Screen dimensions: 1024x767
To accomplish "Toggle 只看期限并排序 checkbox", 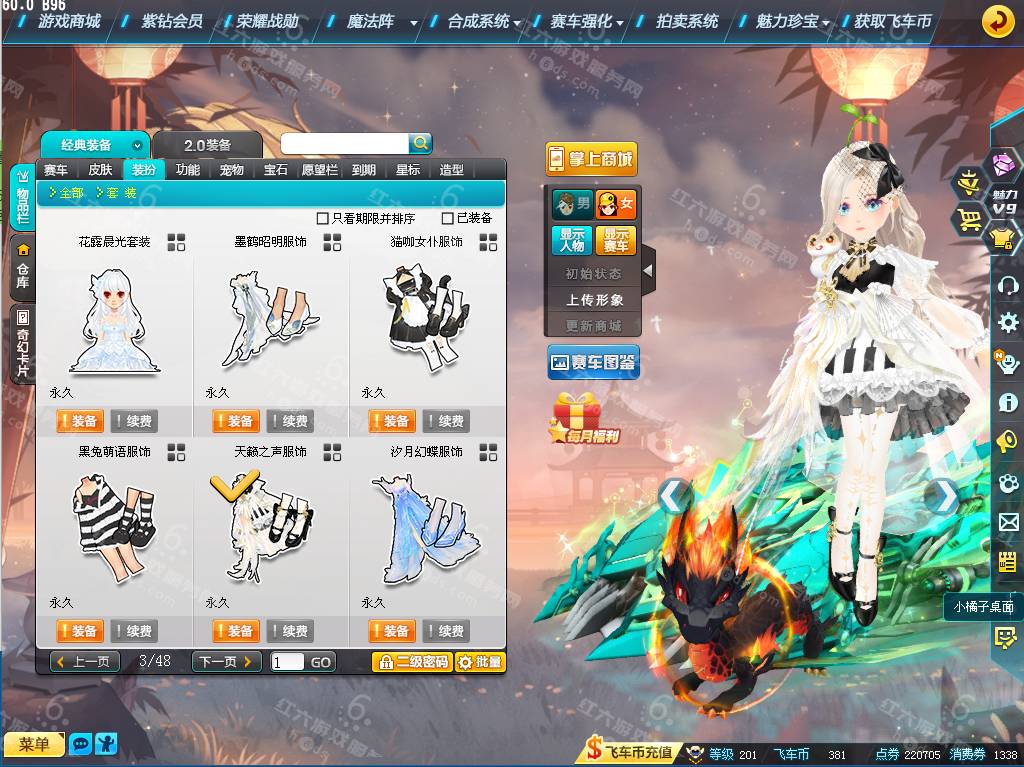I will click(323, 218).
